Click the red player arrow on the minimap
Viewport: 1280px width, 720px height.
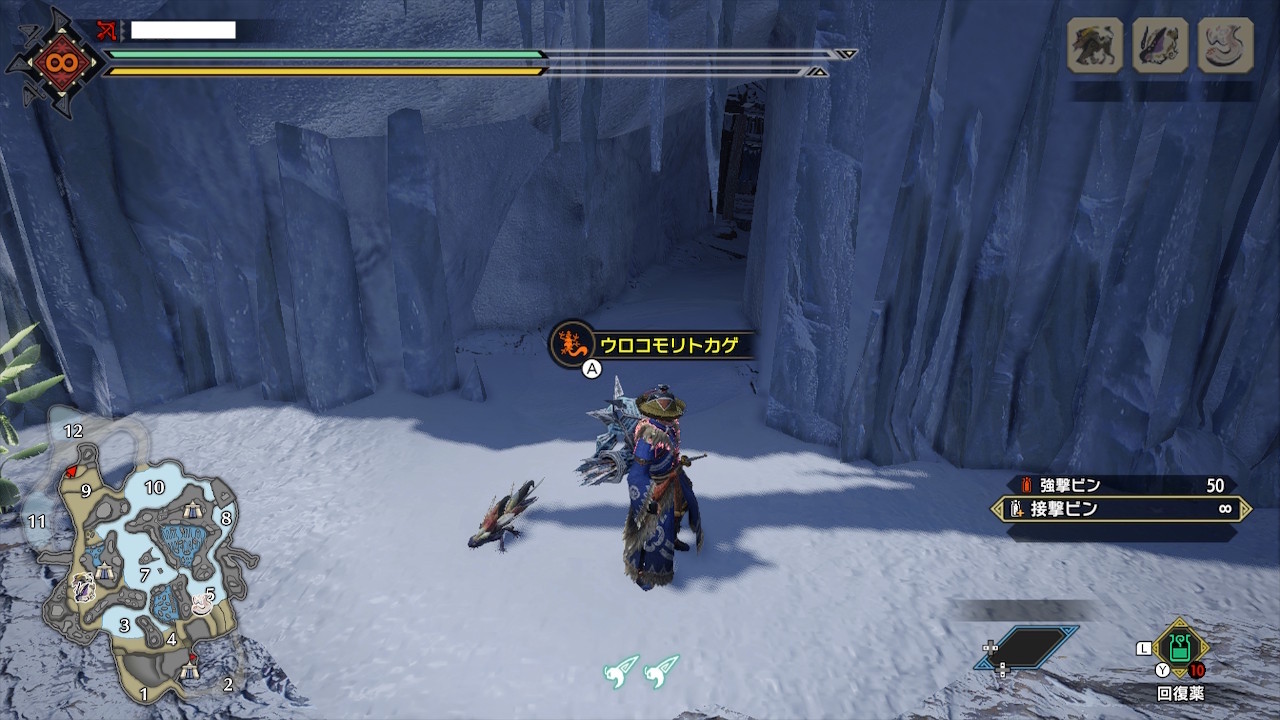click(69, 470)
